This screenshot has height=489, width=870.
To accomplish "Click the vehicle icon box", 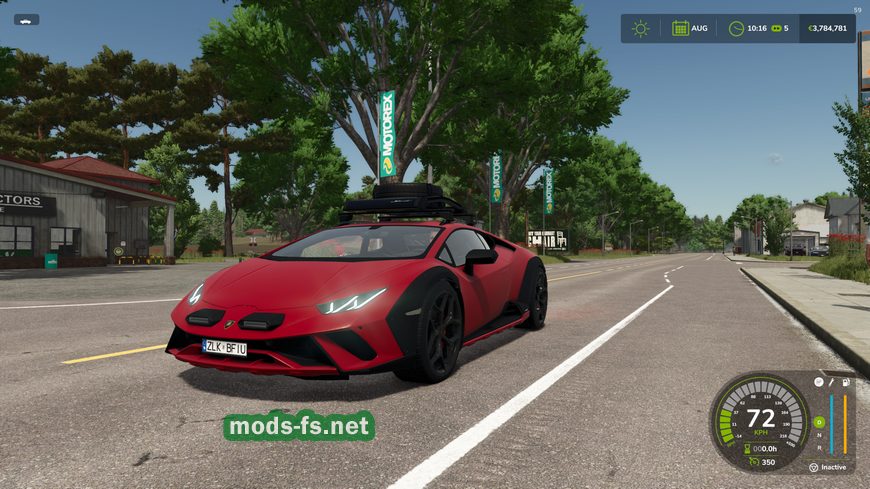I will point(26,19).
